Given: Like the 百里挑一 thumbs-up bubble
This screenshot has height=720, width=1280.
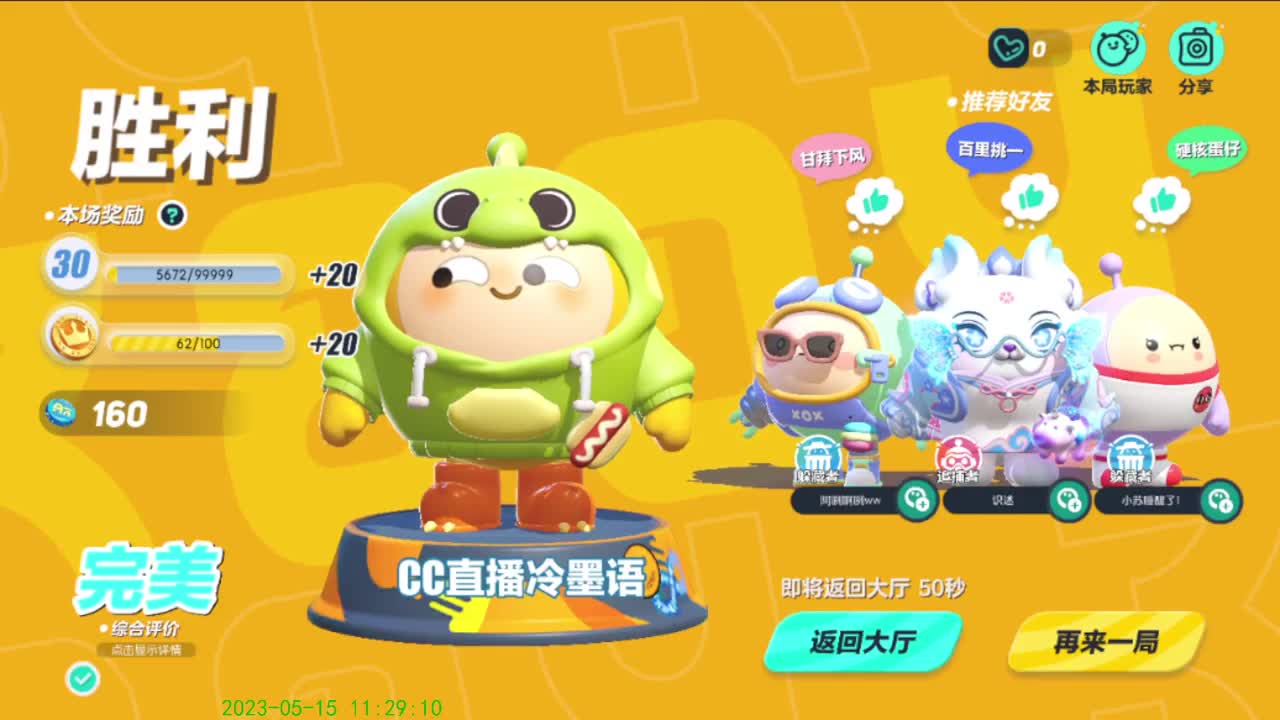Looking at the screenshot, I should point(1031,198).
